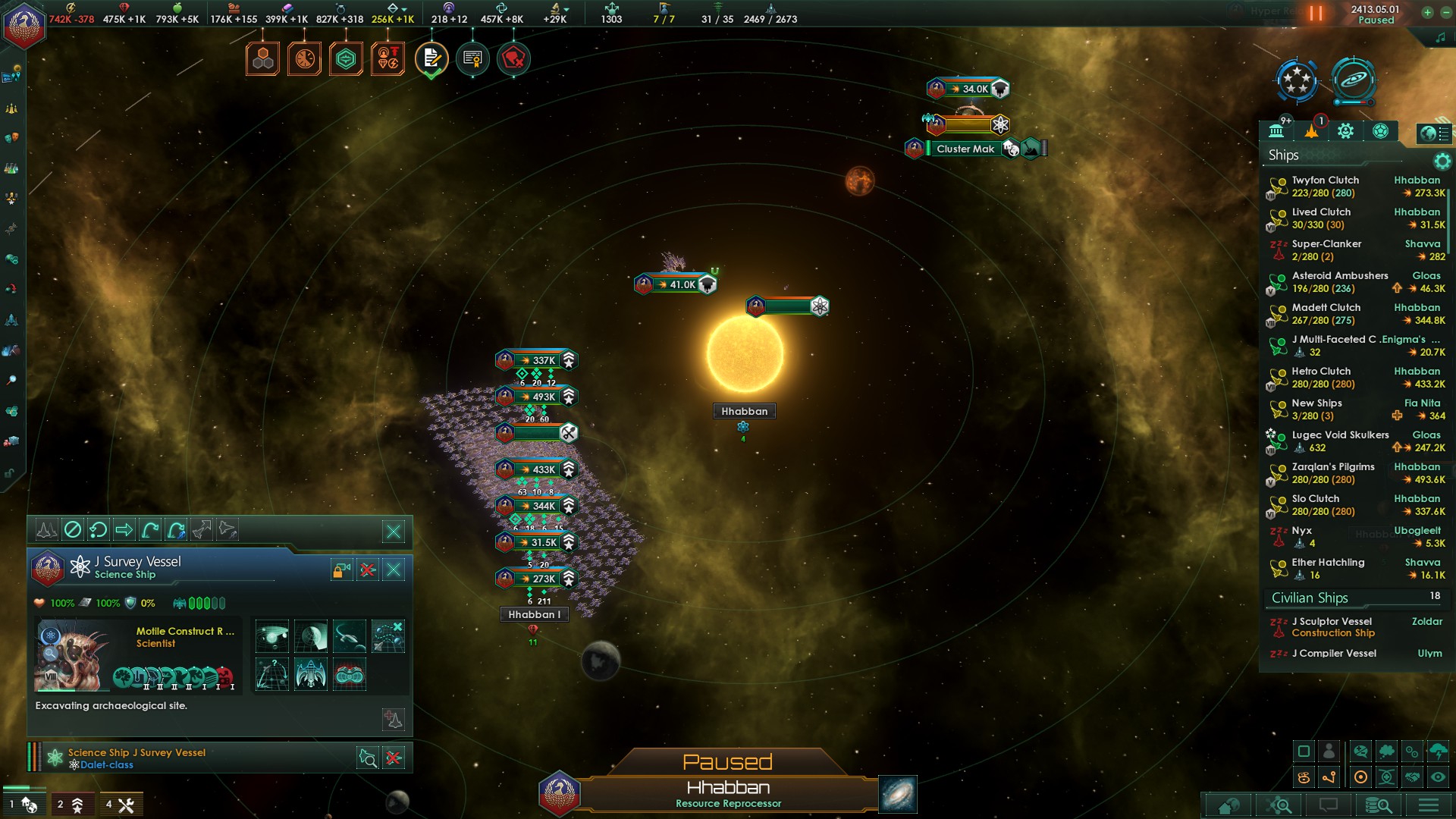Click the stop orders circle-slash button
Viewport: 1456px width, 819px height.
[73, 529]
